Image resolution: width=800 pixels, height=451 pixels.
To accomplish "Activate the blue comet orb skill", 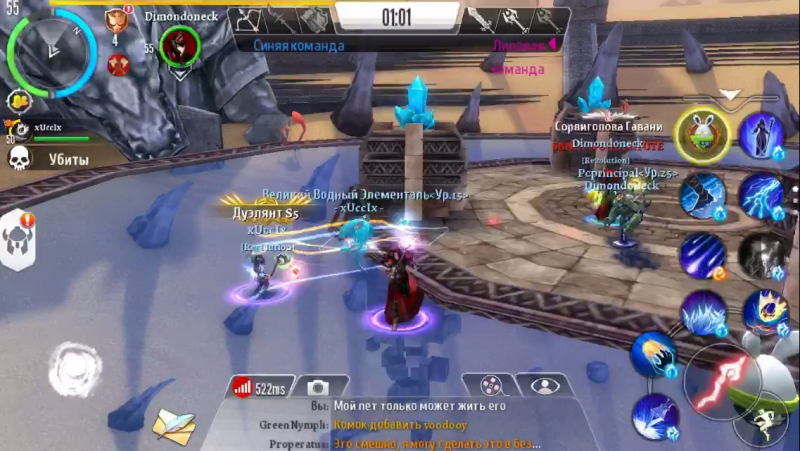I will (x=653, y=355).
